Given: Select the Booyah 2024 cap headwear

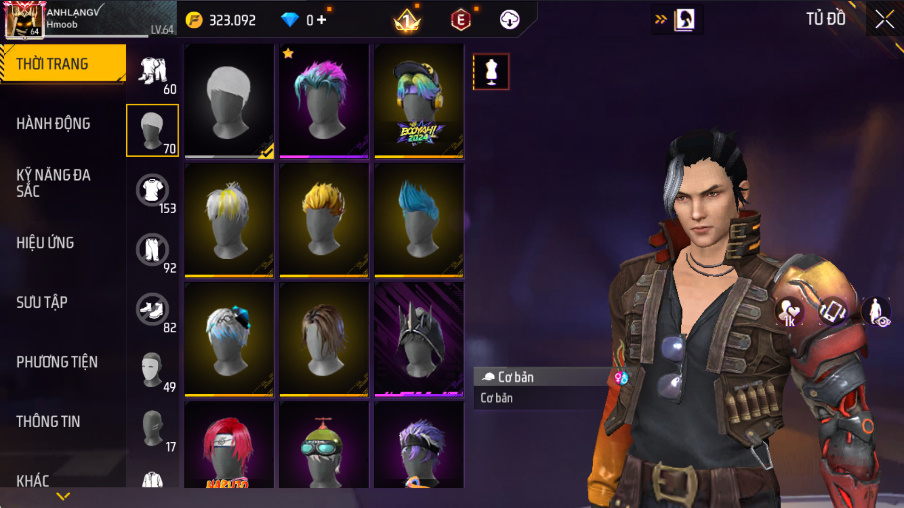Looking at the screenshot, I should tap(419, 100).
